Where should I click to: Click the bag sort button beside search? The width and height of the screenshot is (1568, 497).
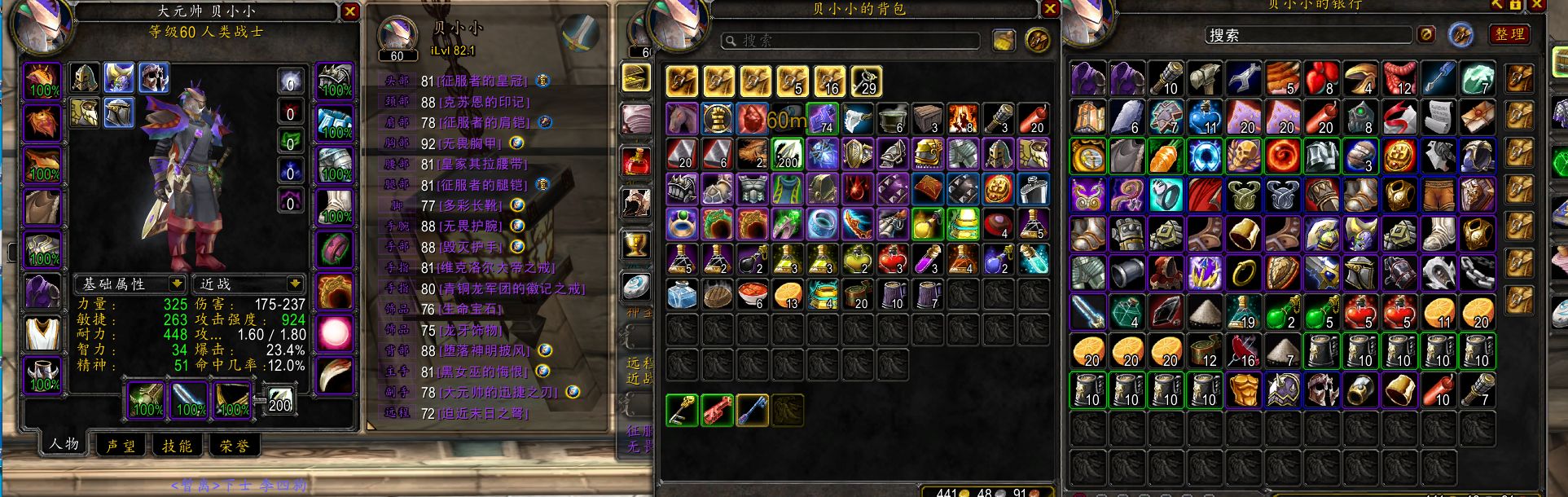1003,40
